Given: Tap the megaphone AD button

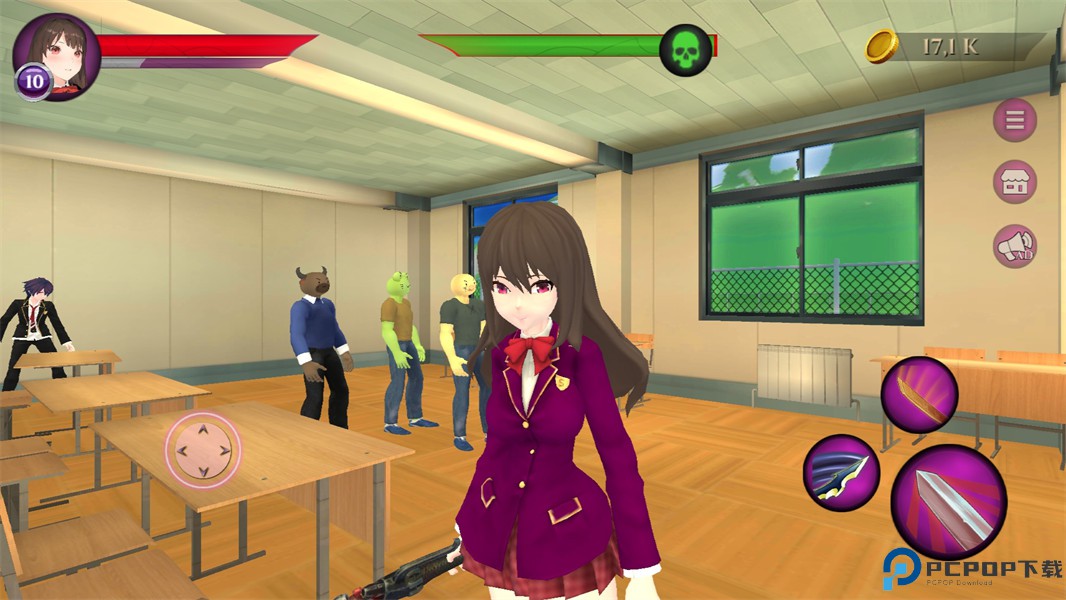Looking at the screenshot, I should (1014, 246).
